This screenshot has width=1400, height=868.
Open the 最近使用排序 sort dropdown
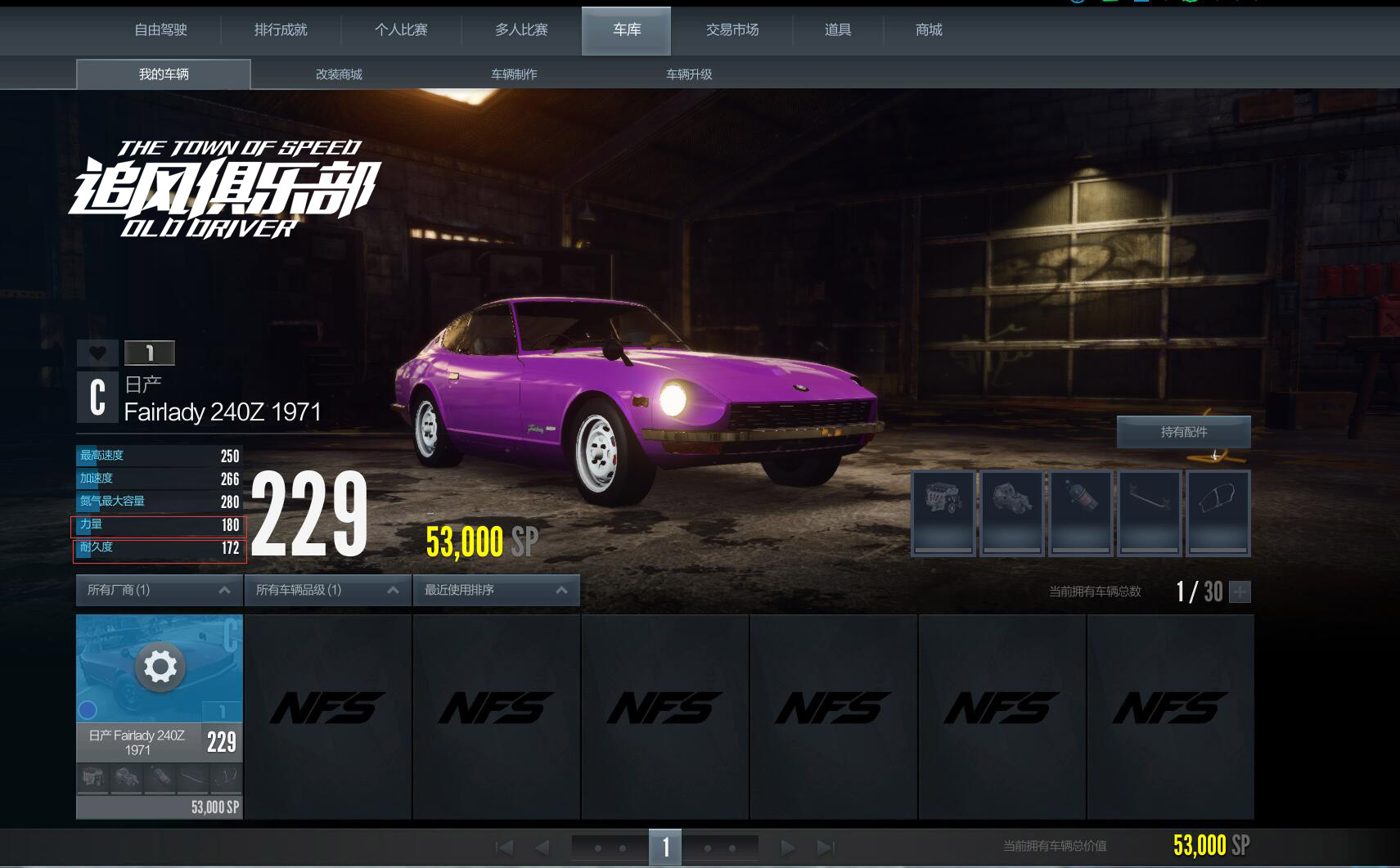(x=496, y=590)
